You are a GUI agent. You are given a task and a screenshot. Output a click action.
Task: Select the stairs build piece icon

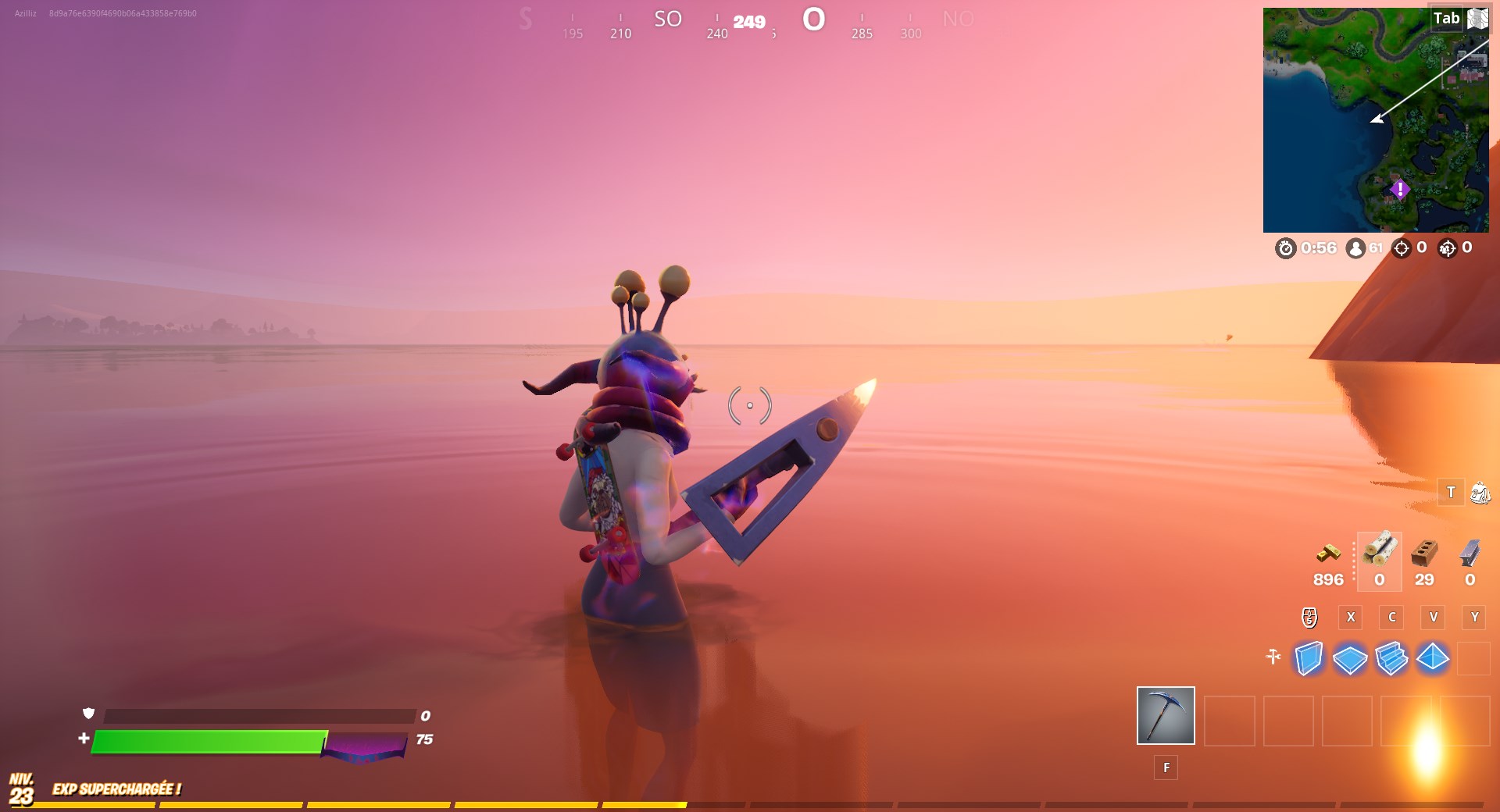click(1392, 660)
